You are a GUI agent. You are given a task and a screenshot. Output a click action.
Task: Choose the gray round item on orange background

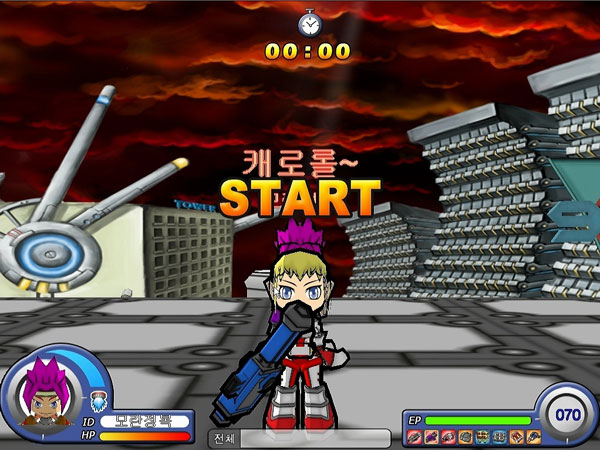[465, 437]
